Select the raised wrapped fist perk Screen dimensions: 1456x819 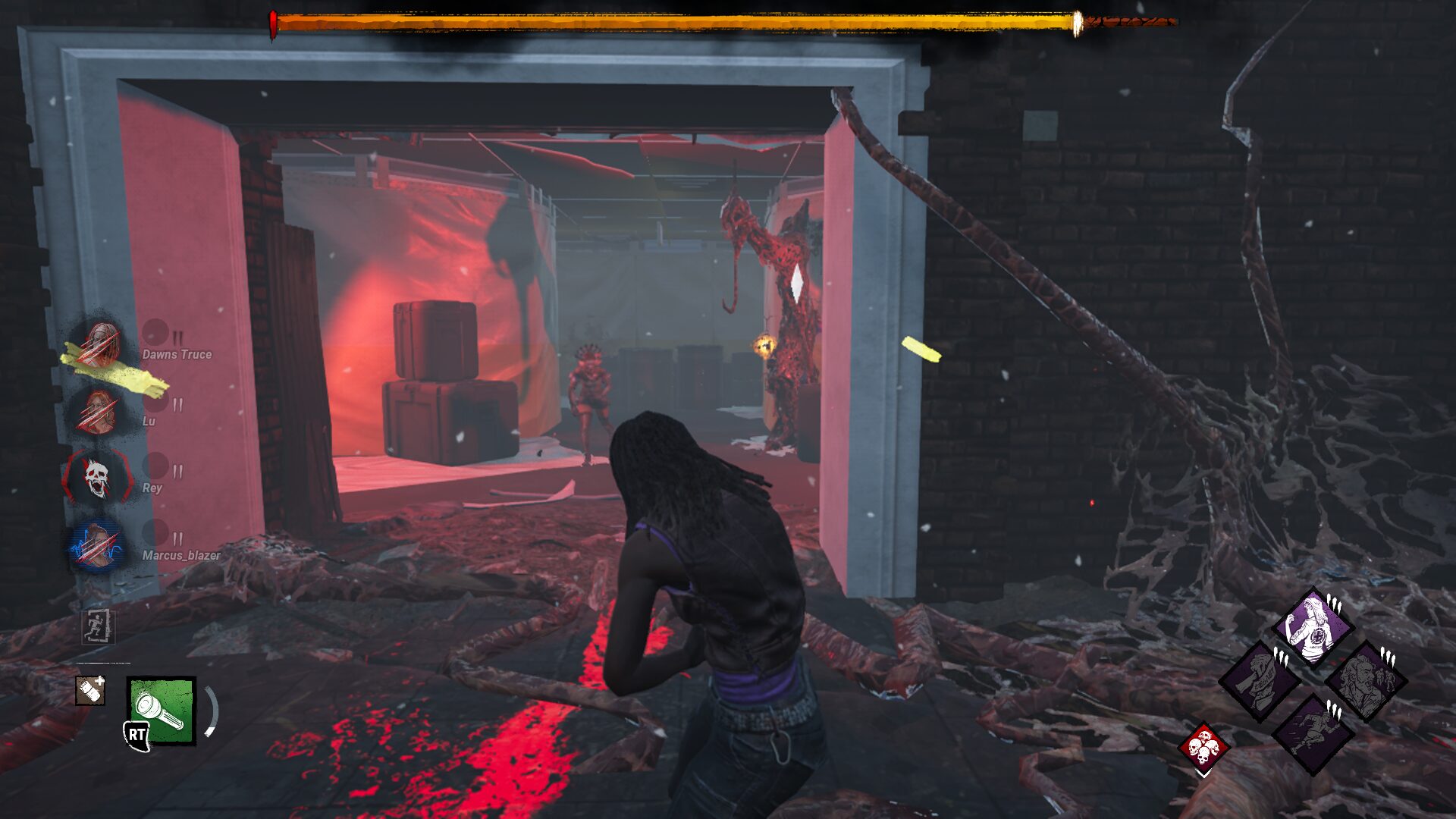tap(1260, 680)
